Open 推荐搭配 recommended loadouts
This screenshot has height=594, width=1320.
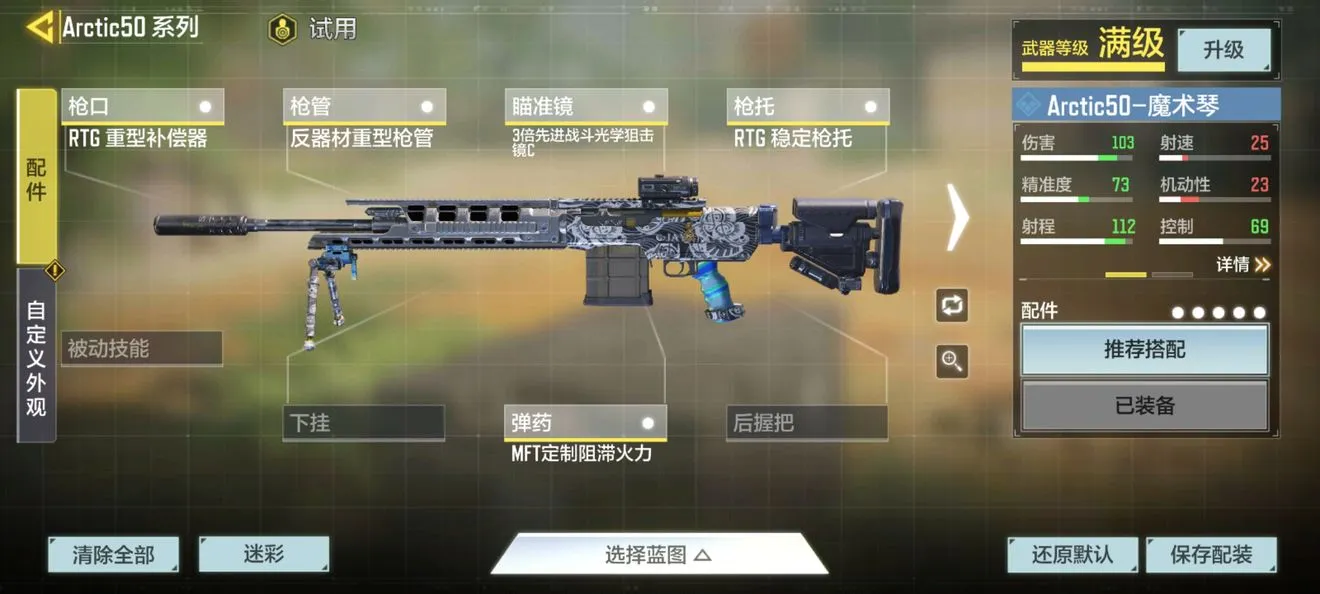pyautogui.click(x=1144, y=350)
